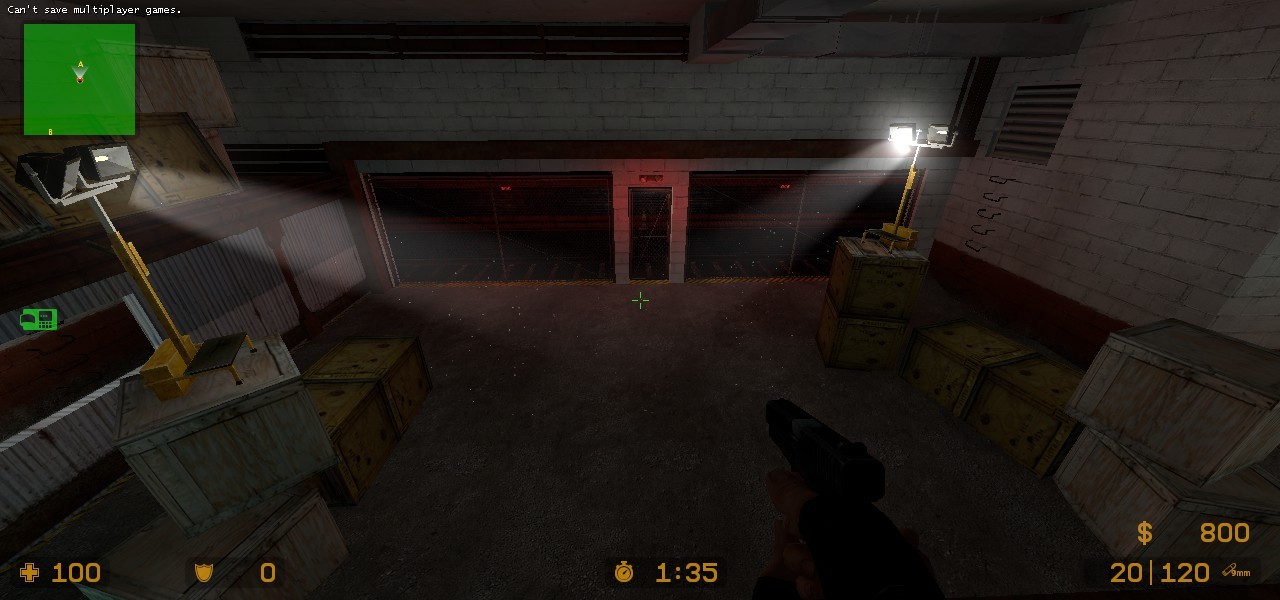The width and height of the screenshot is (1280, 600).
Task: Select bomb site A marker on radar
Action: tap(80, 64)
